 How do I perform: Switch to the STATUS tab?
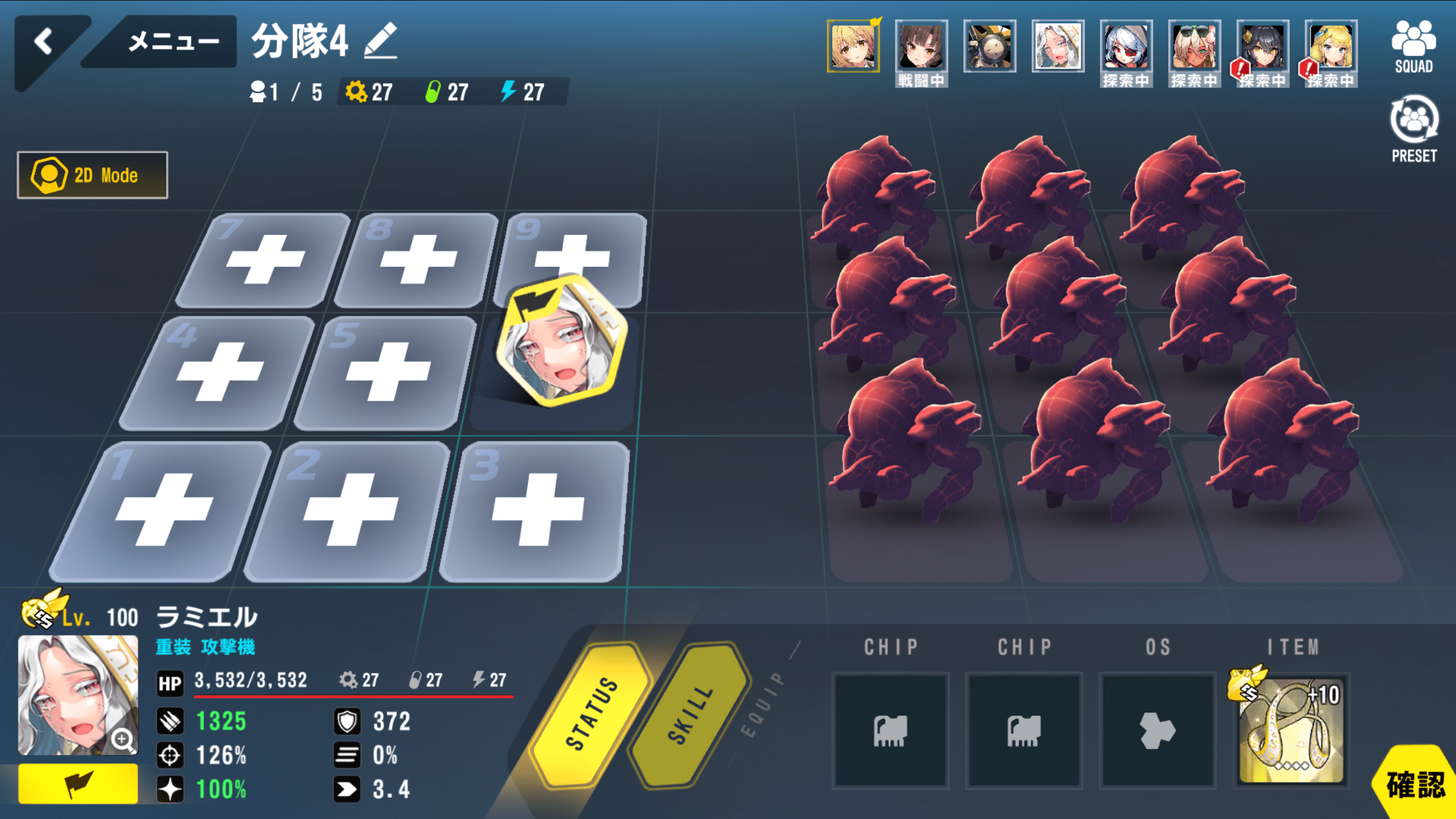tap(591, 714)
